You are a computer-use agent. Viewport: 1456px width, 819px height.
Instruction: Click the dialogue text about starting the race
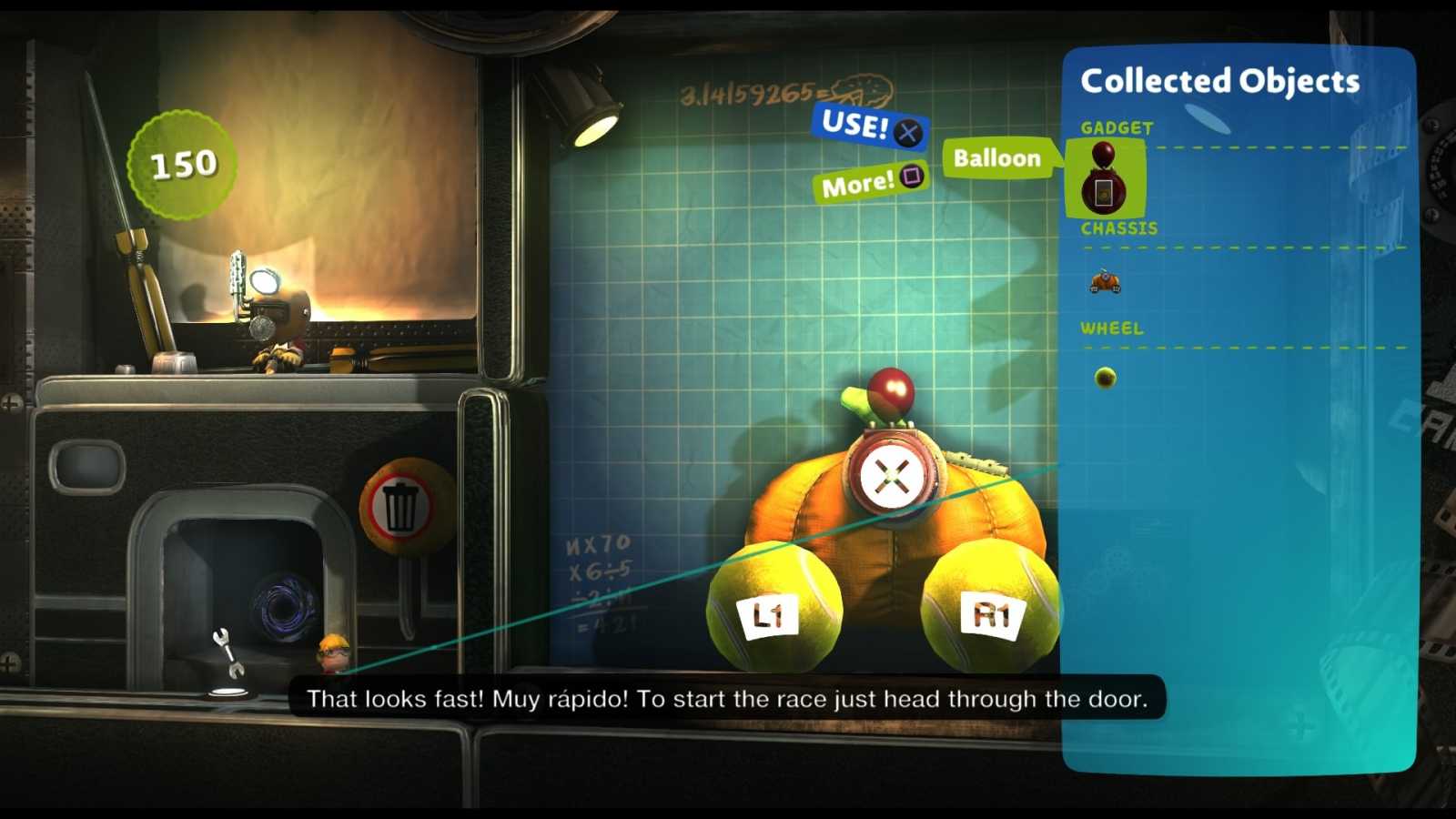[x=728, y=699]
